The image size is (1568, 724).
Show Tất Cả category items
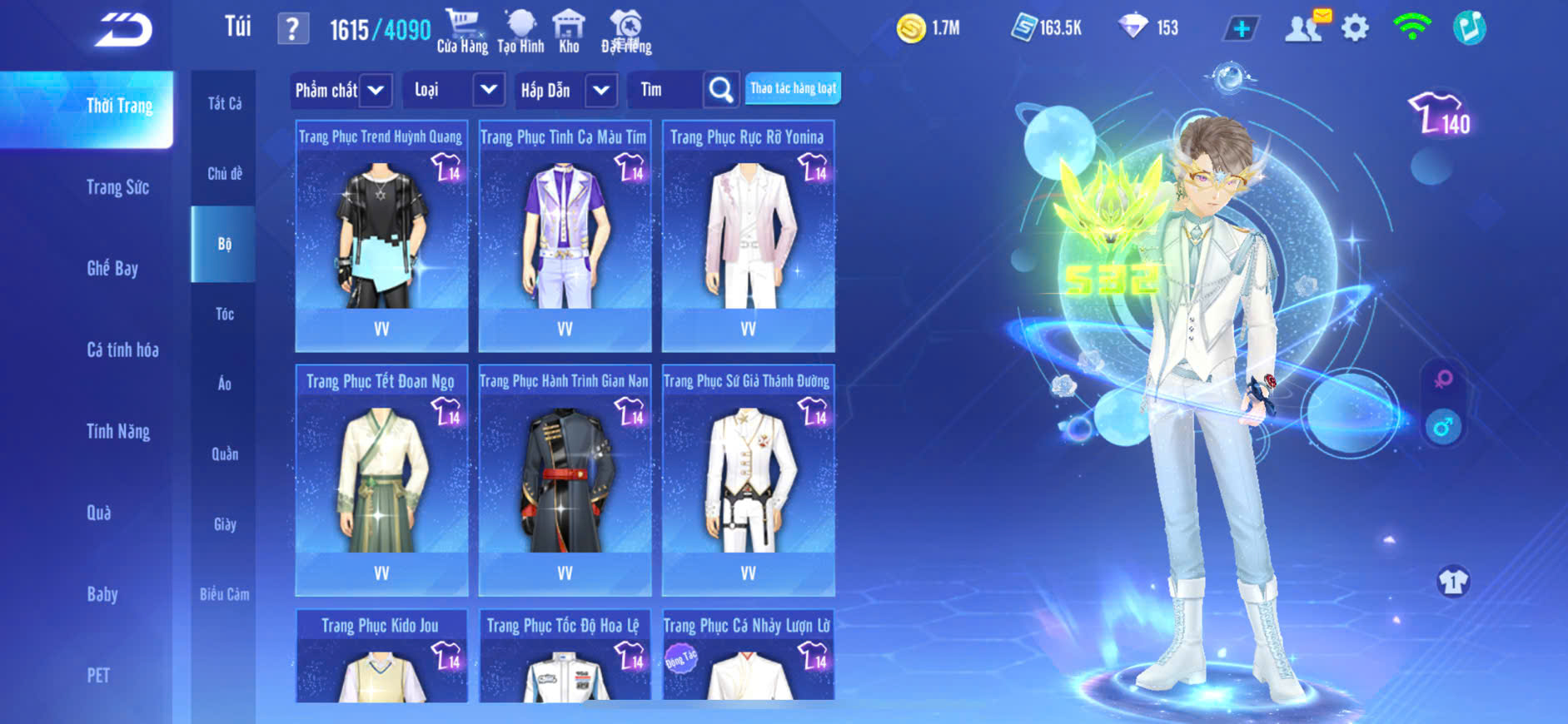224,103
